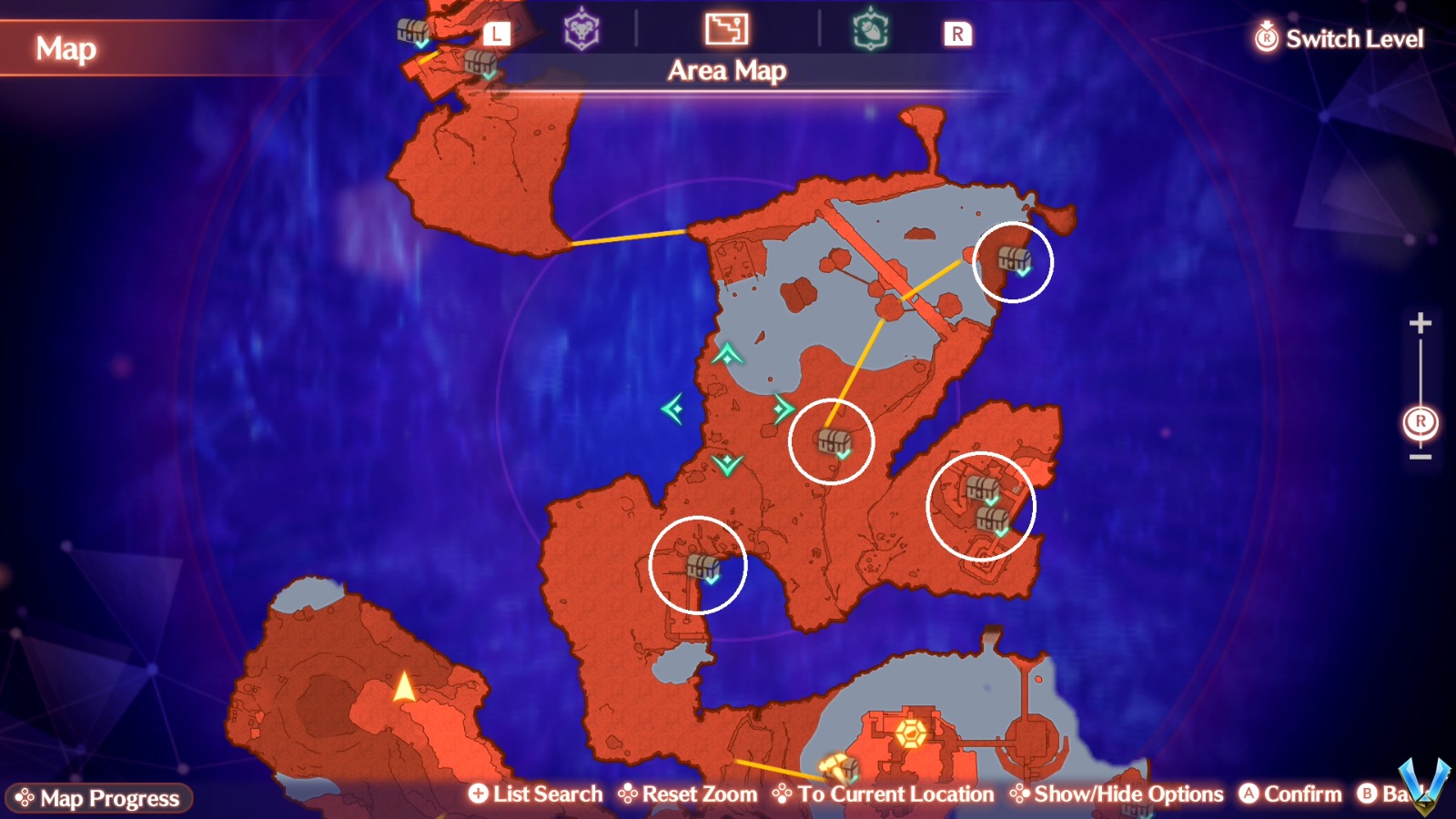Viewport: 1456px width, 819px height.
Task: Open Map Progress
Action: click(100, 798)
